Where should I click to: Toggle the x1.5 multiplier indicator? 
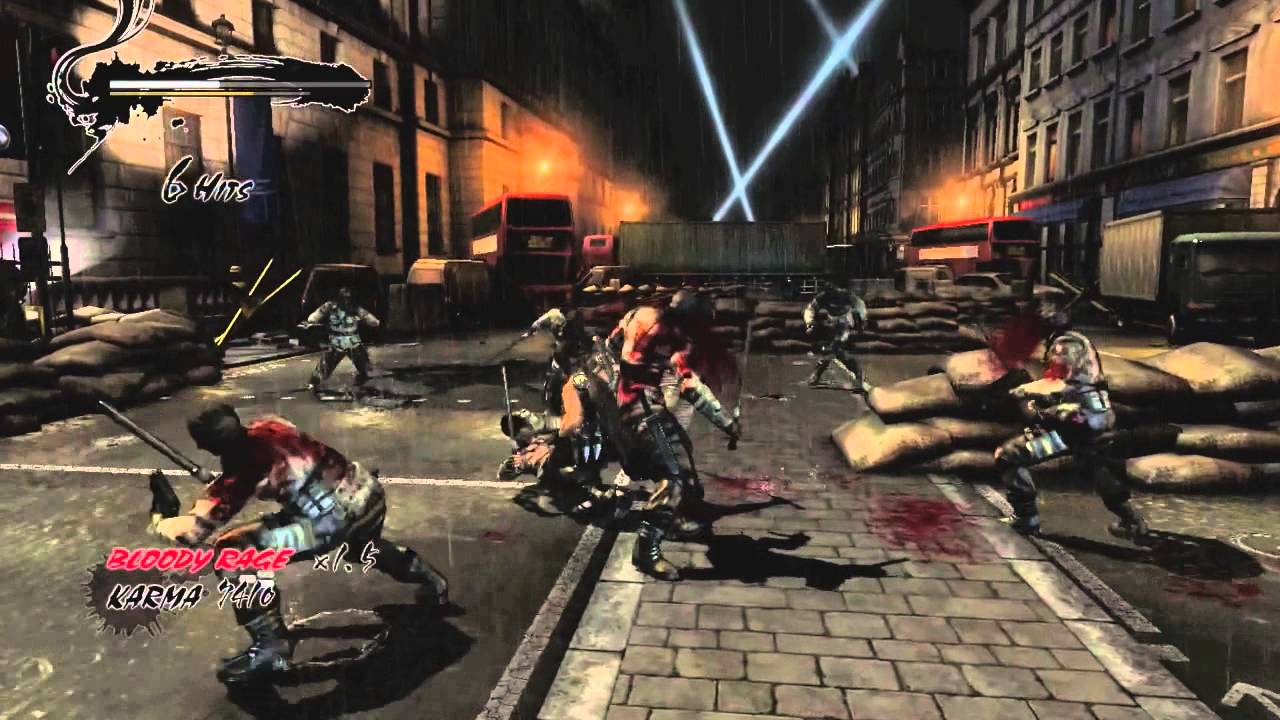[345, 563]
